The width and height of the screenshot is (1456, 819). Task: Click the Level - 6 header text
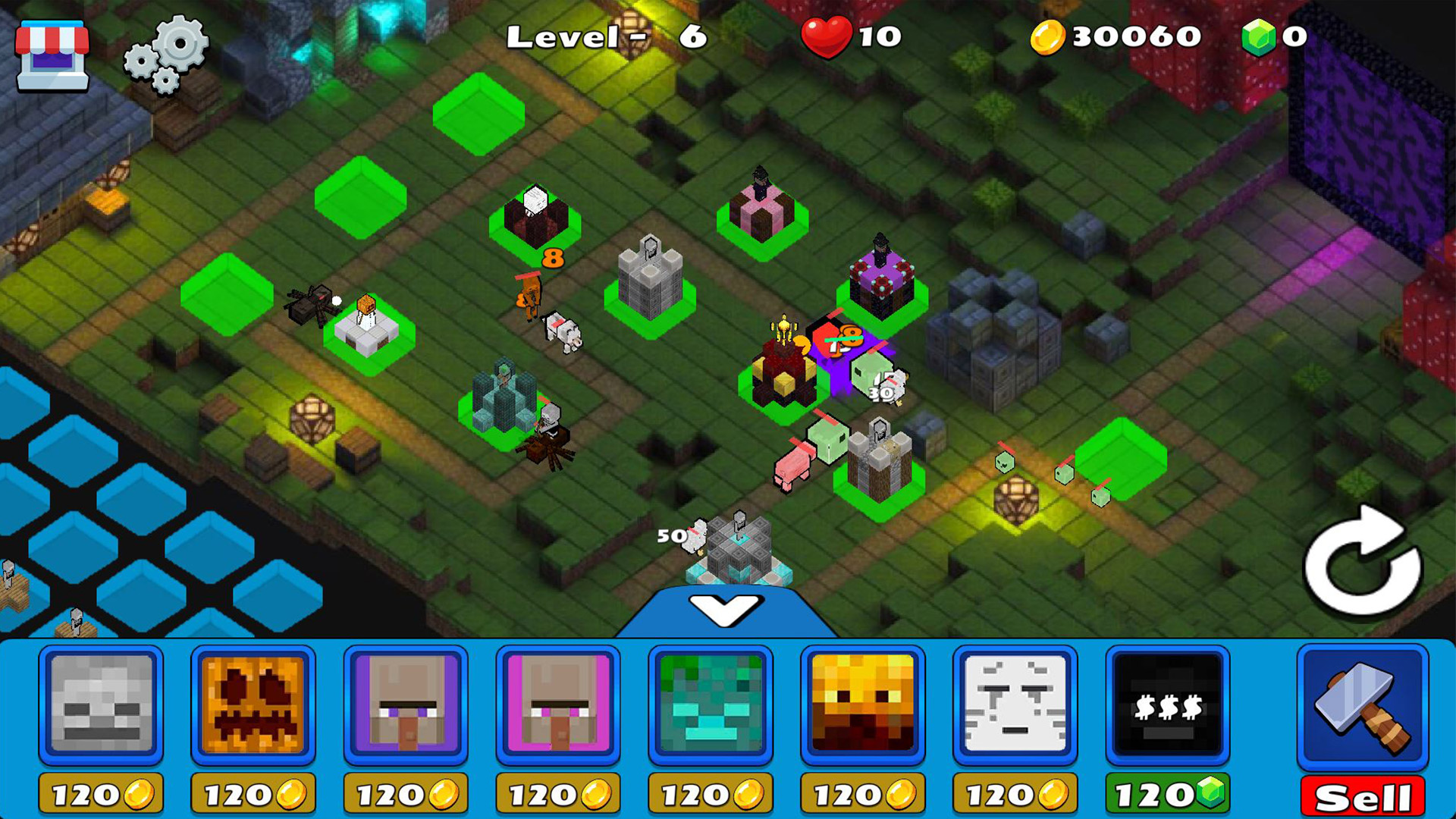pos(607,36)
